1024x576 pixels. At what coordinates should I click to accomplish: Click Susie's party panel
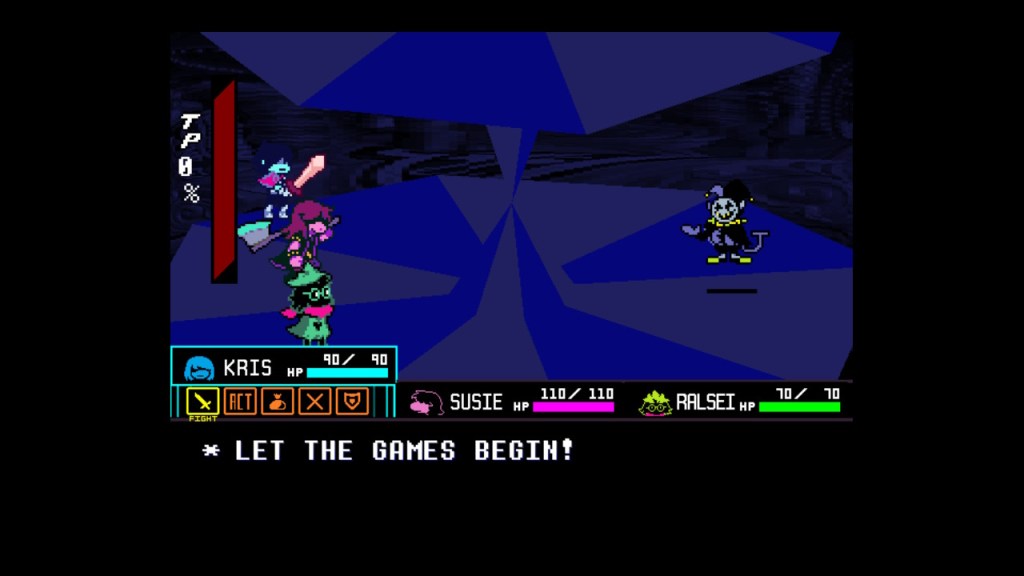coord(510,401)
